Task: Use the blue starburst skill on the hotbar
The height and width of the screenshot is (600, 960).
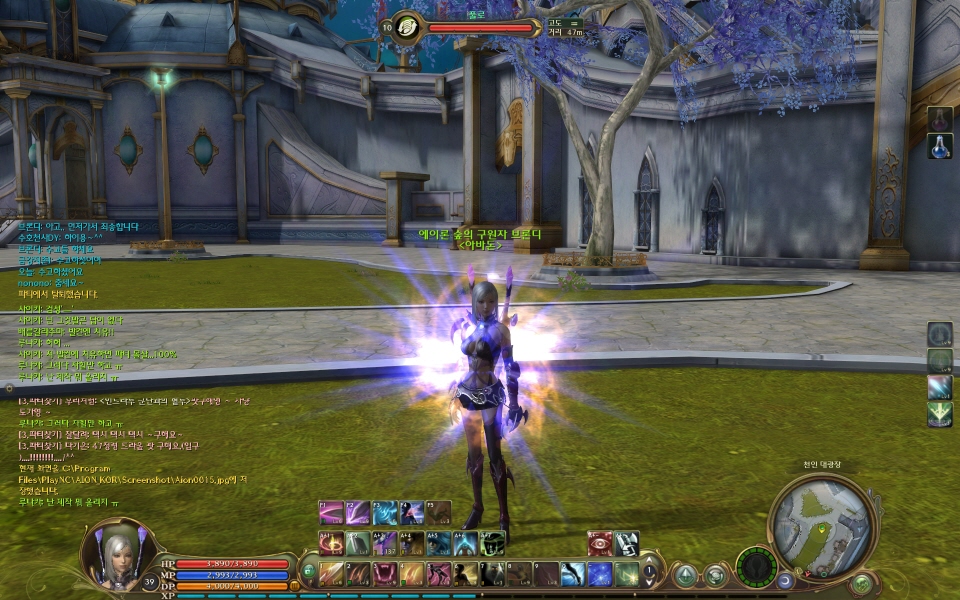Action: point(599,574)
